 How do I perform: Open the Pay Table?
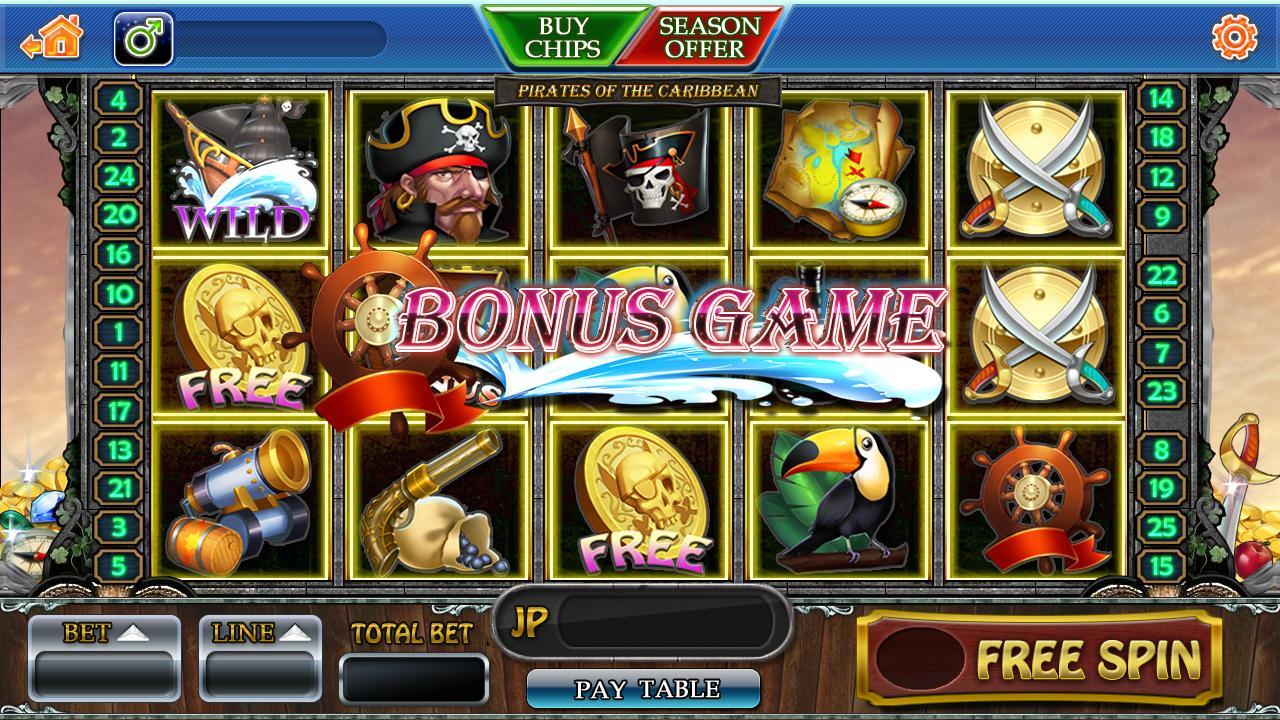(643, 689)
